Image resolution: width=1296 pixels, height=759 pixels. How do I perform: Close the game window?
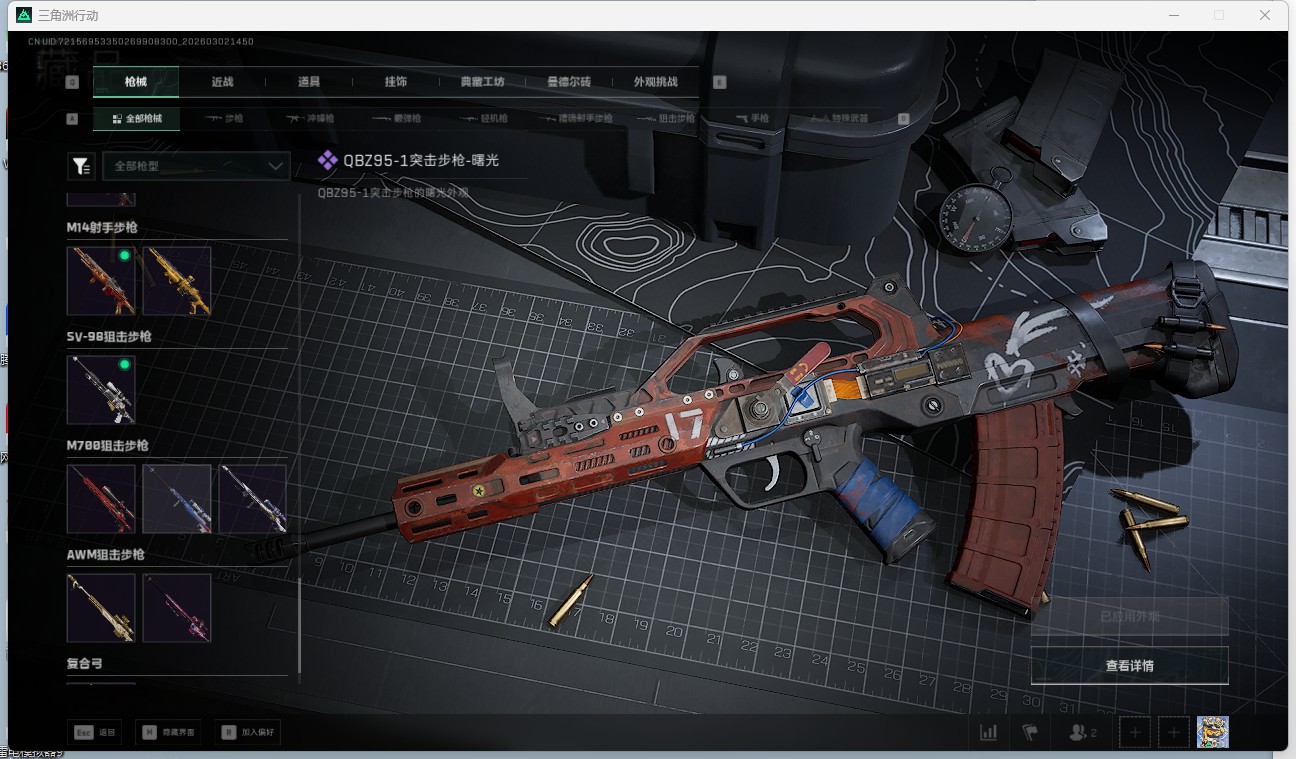pyautogui.click(x=1265, y=15)
